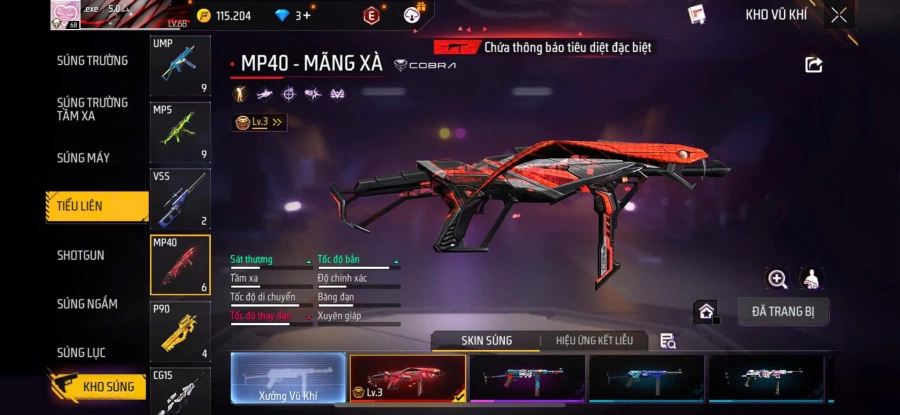Close the Kho Vũ Khí screen
The height and width of the screenshot is (415, 900).
point(839,15)
